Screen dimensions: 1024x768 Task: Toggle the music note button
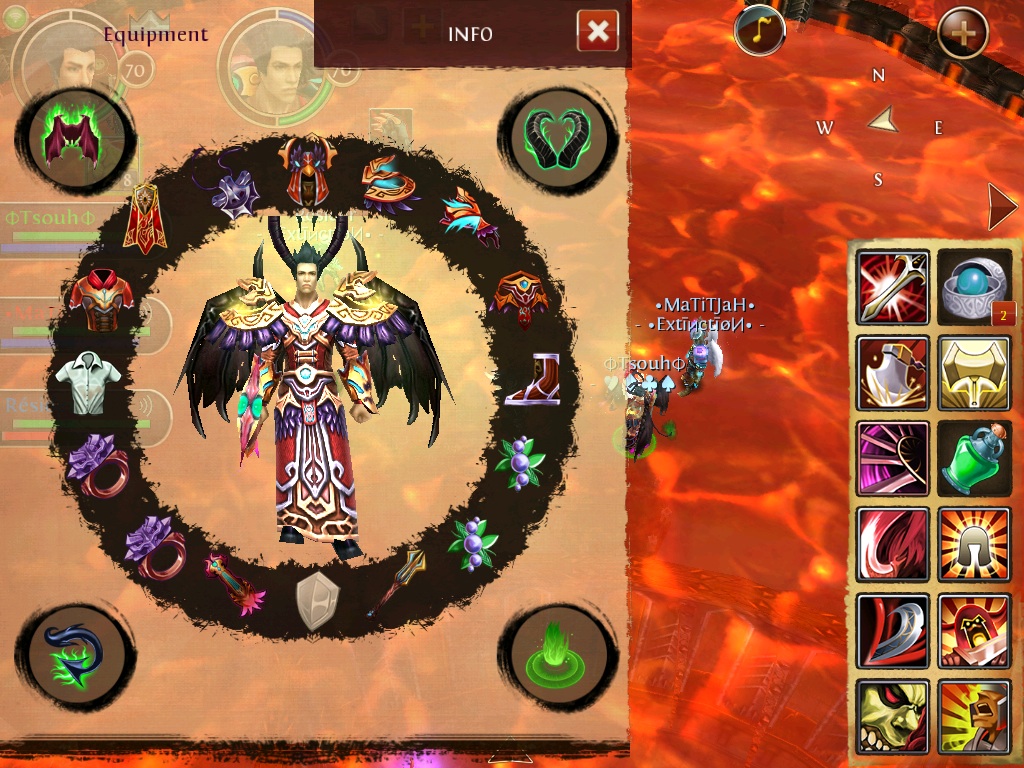point(759,31)
